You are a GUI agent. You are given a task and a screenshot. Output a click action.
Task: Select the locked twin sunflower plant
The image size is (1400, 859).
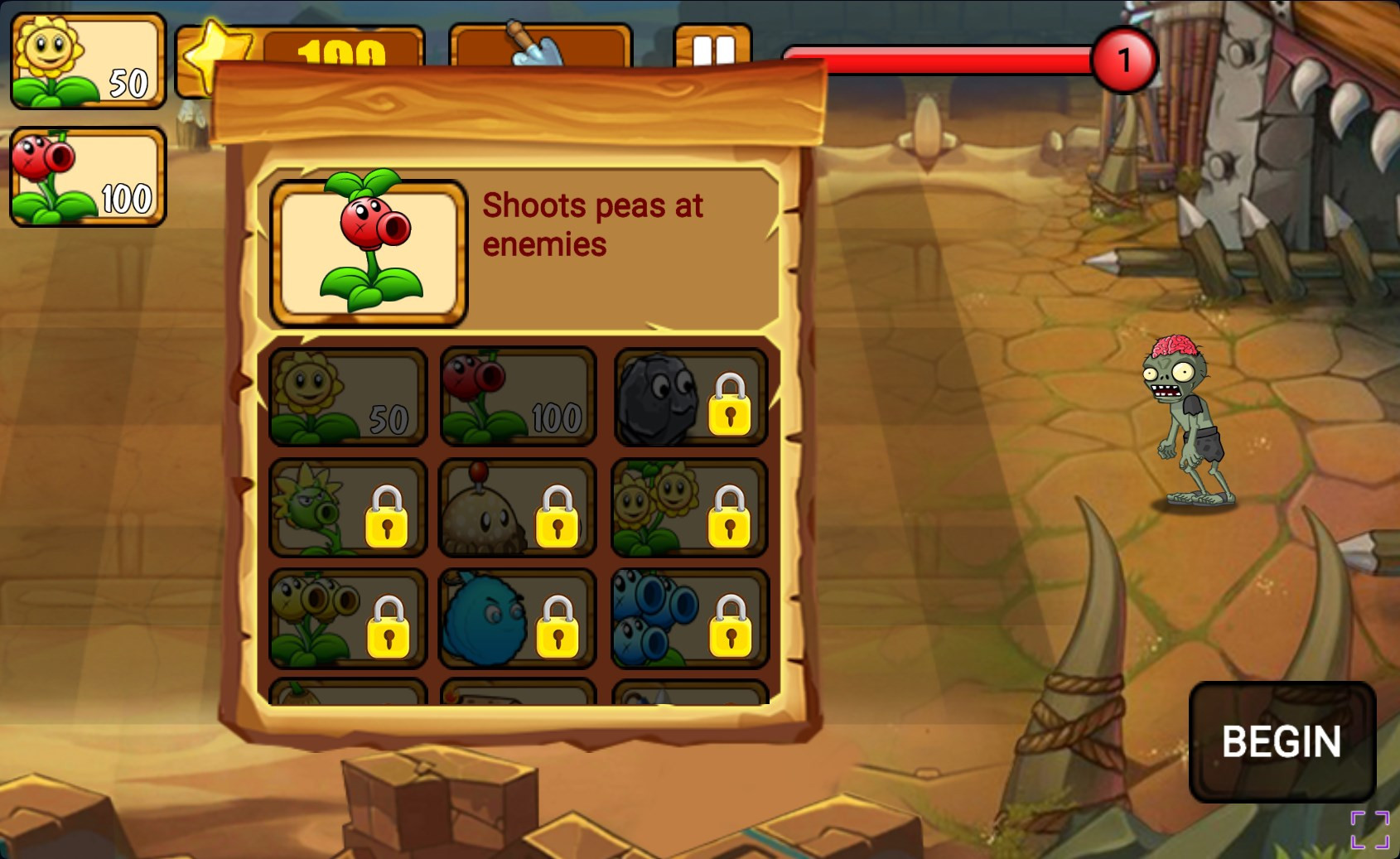(x=690, y=508)
